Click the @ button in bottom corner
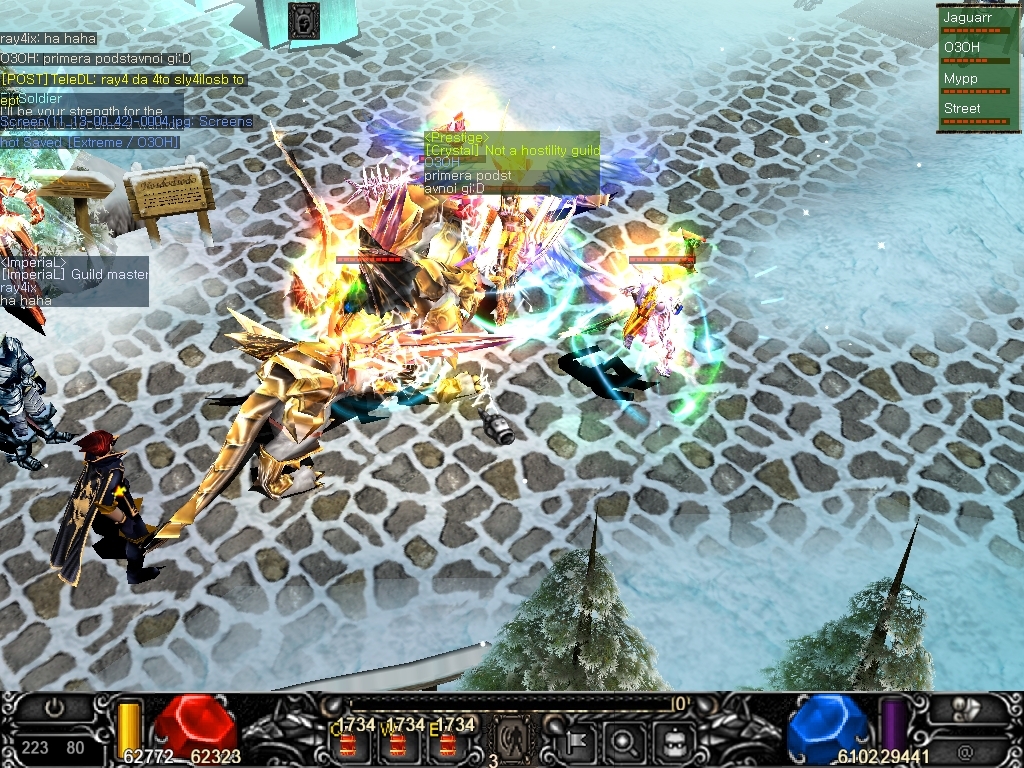This screenshot has height=768, width=1024. tap(965, 749)
